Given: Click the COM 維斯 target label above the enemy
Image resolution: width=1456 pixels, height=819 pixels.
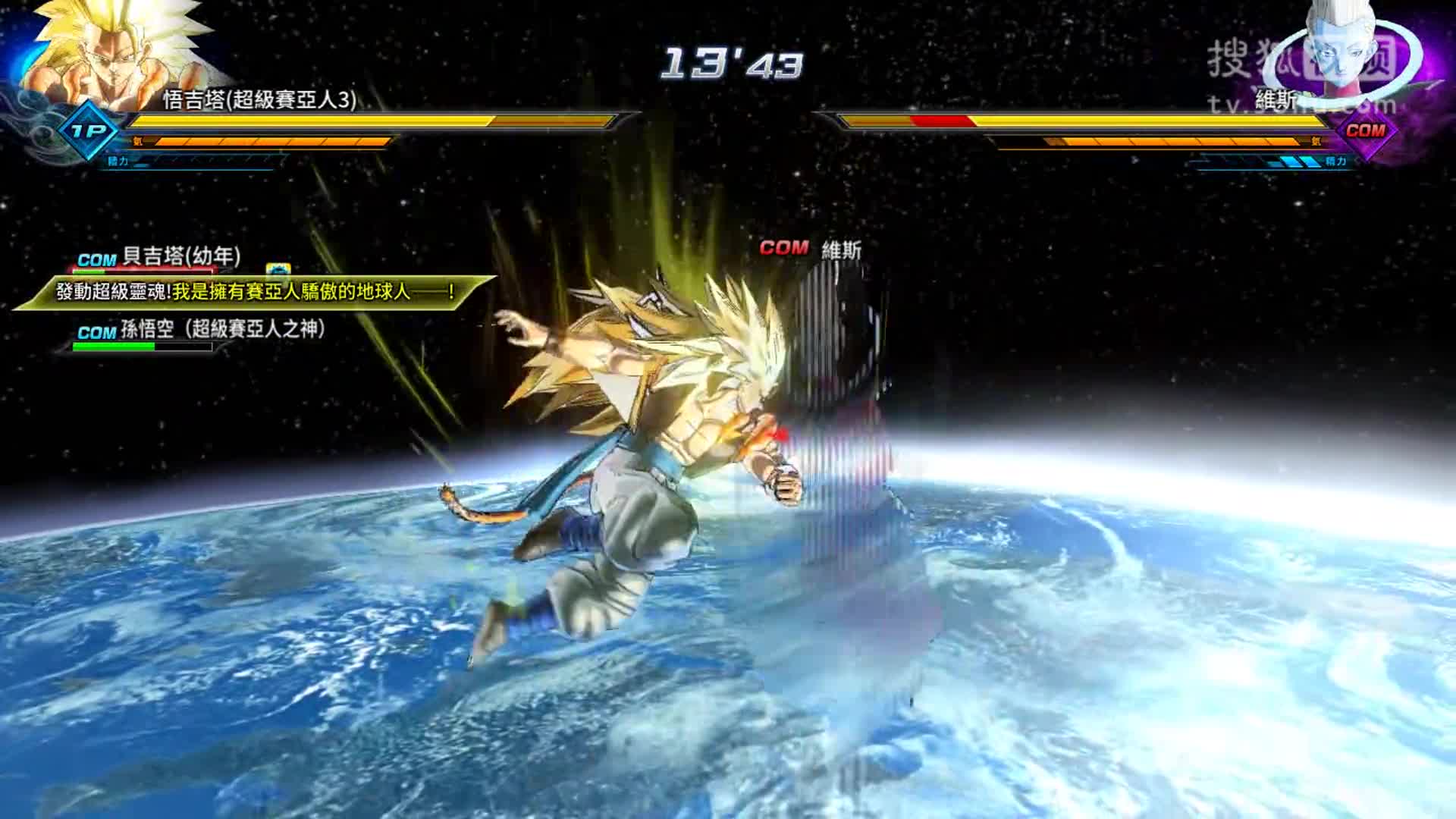Looking at the screenshot, I should coord(810,249).
